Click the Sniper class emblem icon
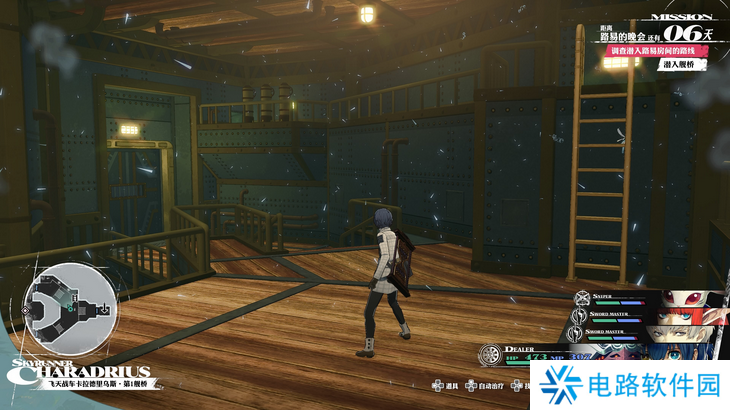 click(581, 297)
